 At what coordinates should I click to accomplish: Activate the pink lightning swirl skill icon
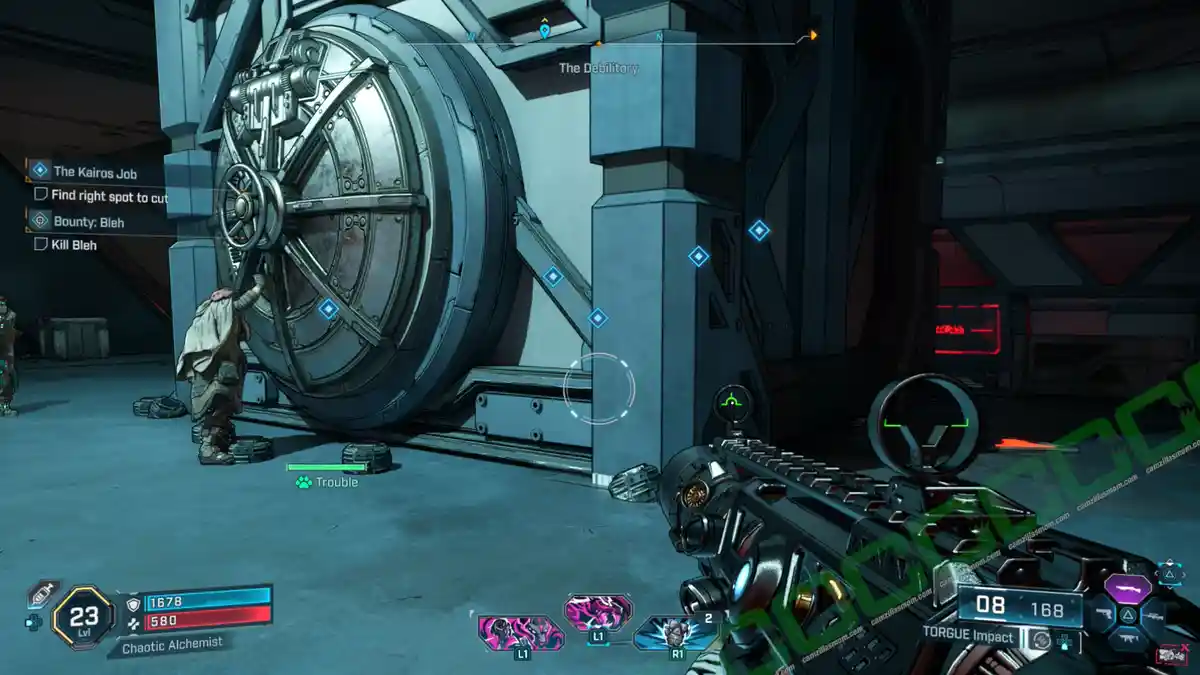pos(598,612)
